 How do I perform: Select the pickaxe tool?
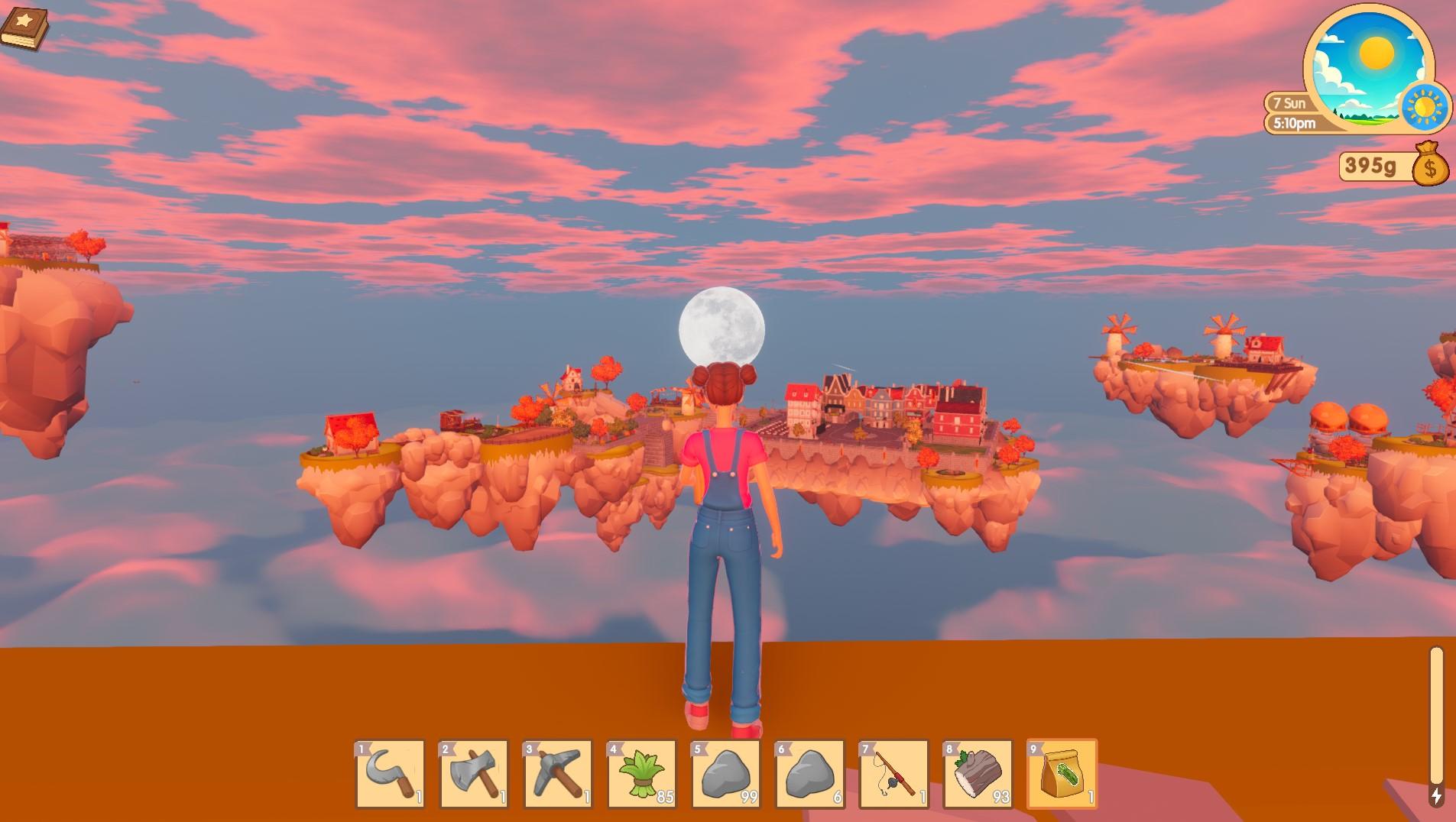[559, 775]
